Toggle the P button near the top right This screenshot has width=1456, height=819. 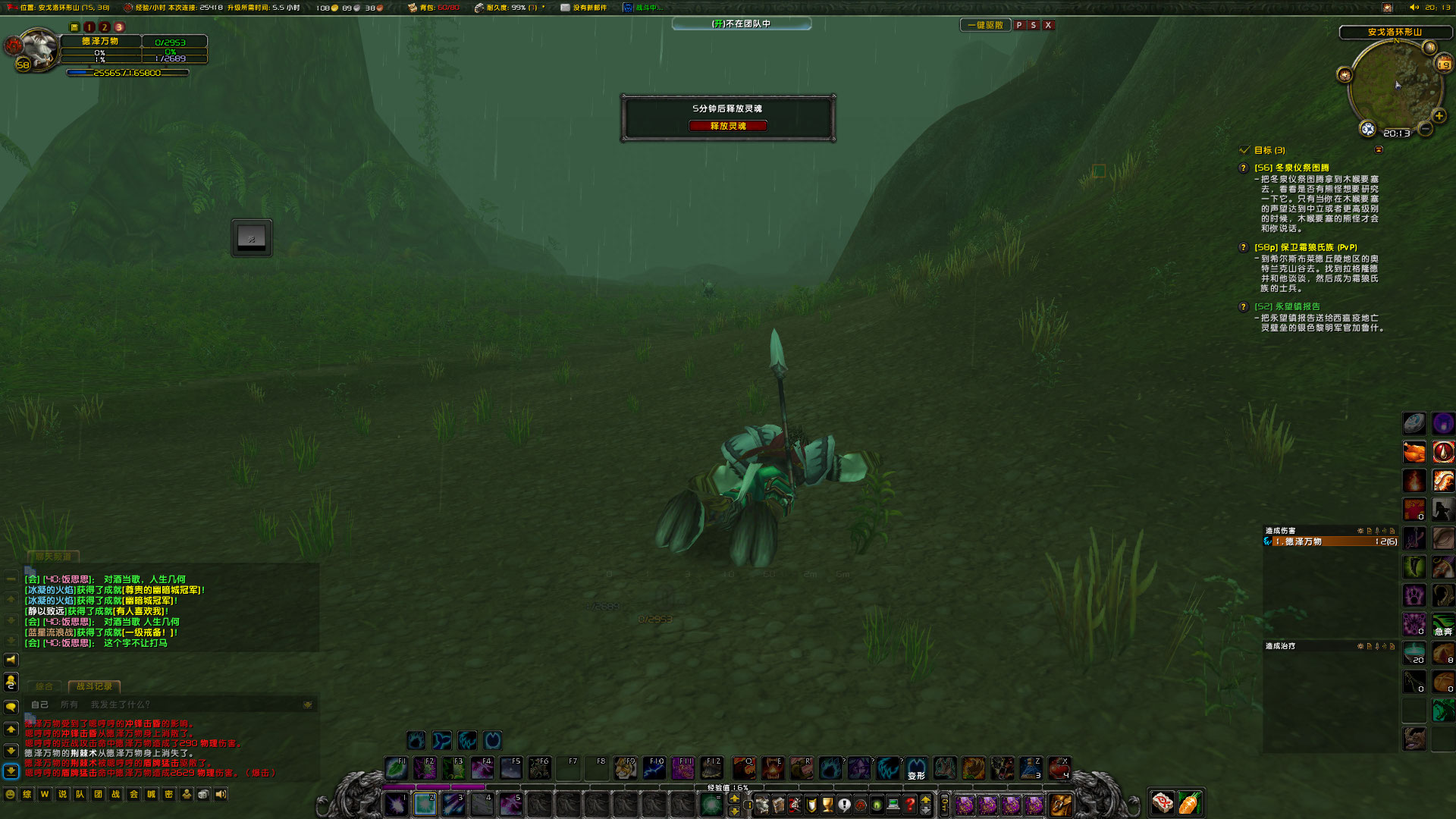pos(1020,25)
